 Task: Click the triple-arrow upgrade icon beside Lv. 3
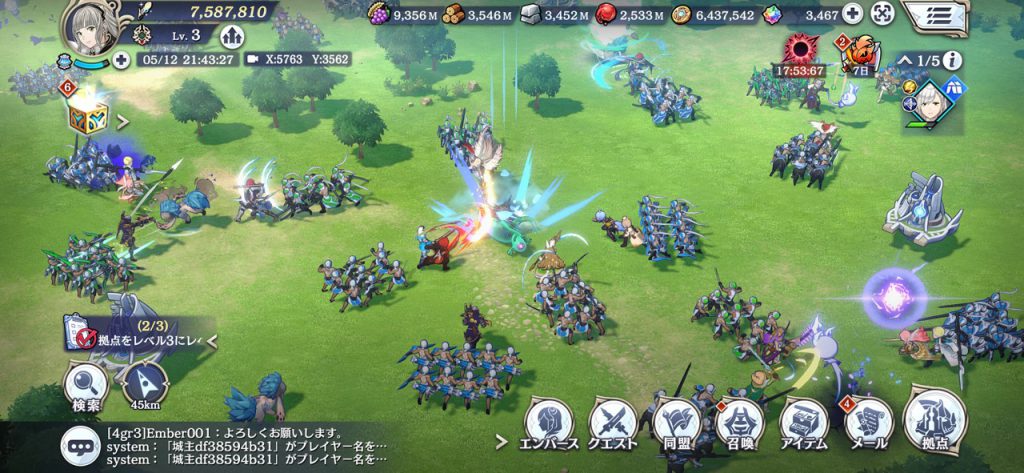pyautogui.click(x=234, y=35)
